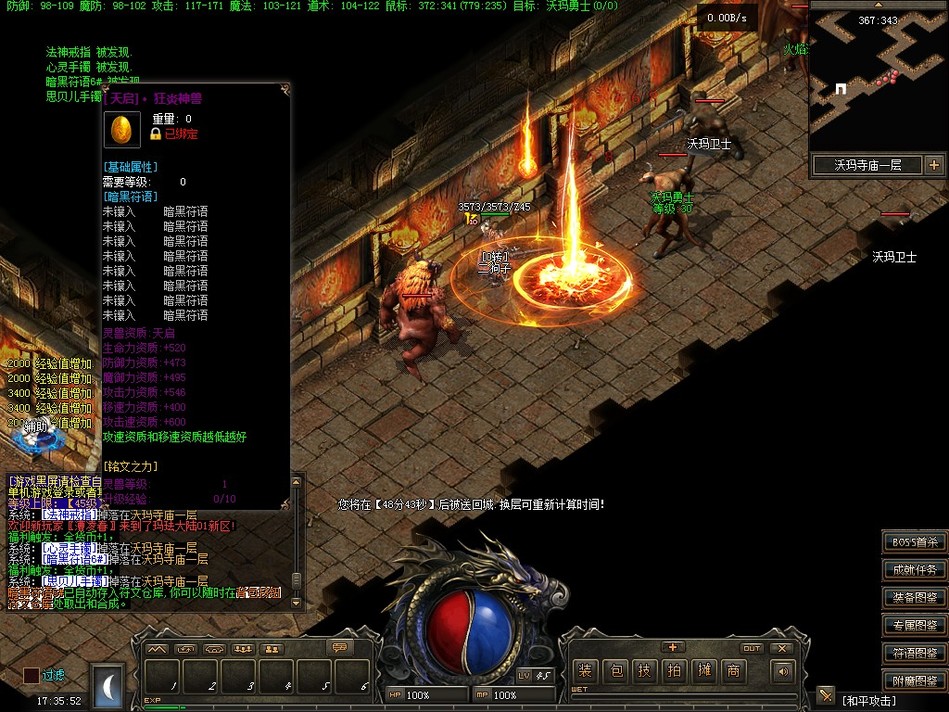
Task: Open the 装 equipment panel
Action: pyautogui.click(x=586, y=671)
